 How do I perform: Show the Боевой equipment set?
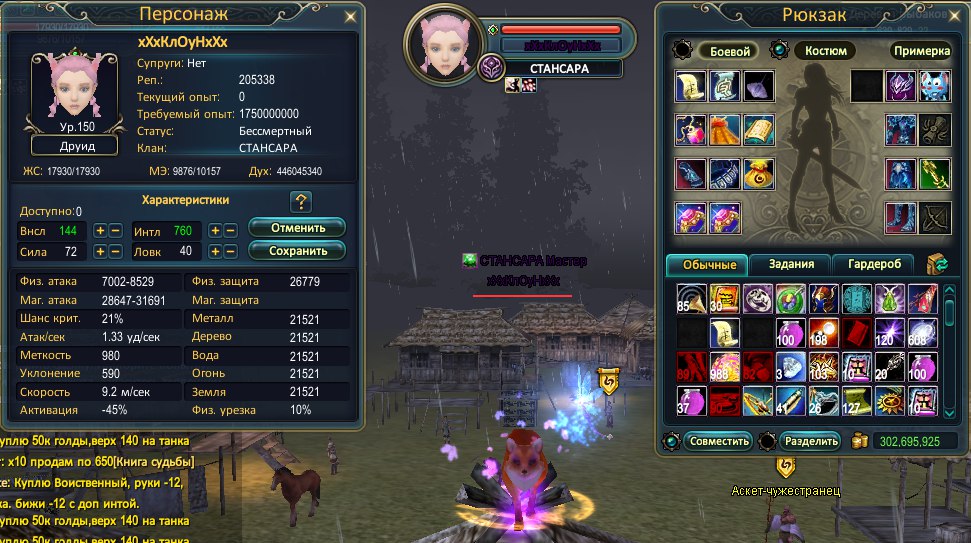(x=728, y=51)
